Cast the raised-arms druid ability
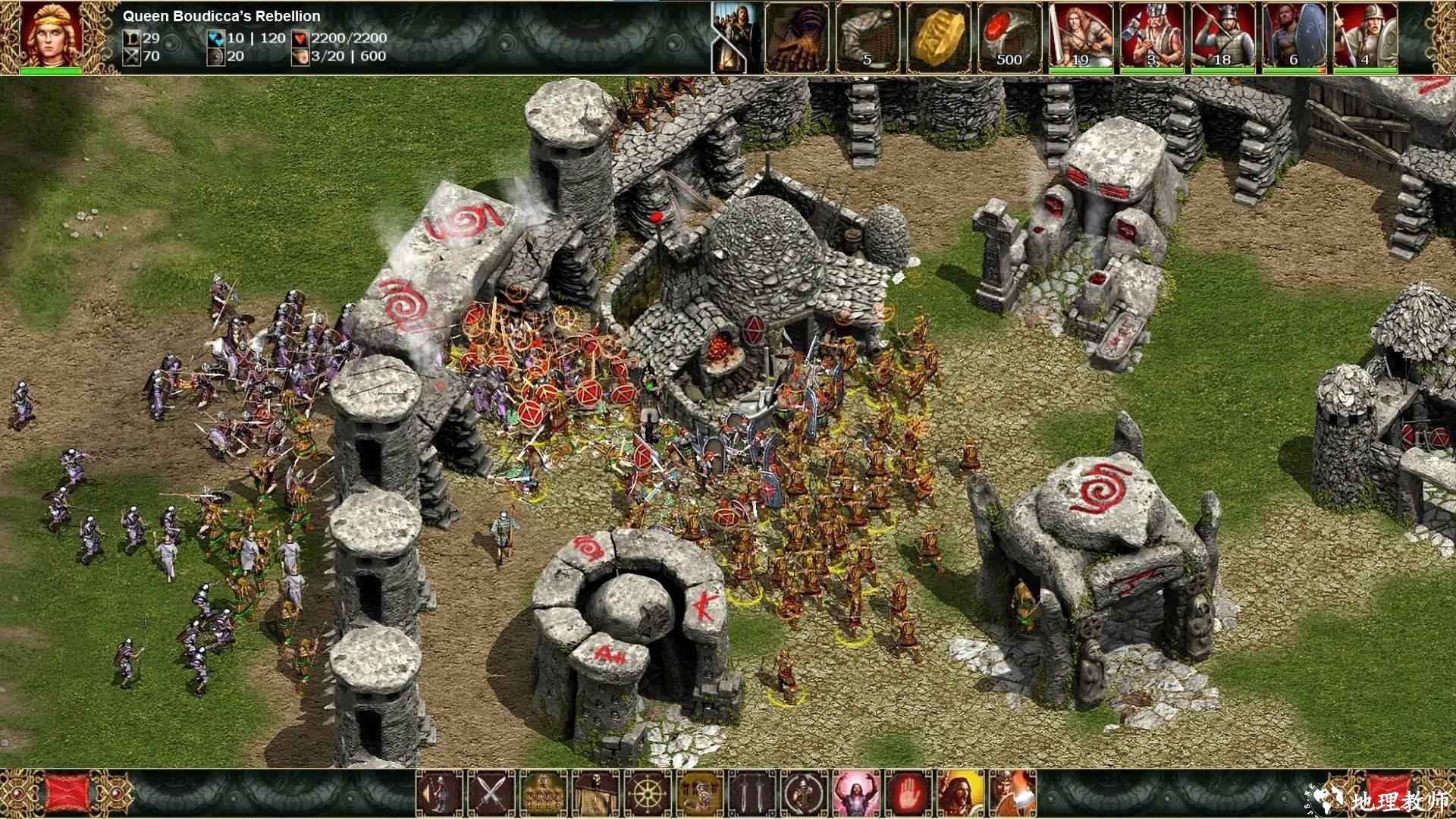Viewport: 1456px width, 819px height. tap(856, 793)
